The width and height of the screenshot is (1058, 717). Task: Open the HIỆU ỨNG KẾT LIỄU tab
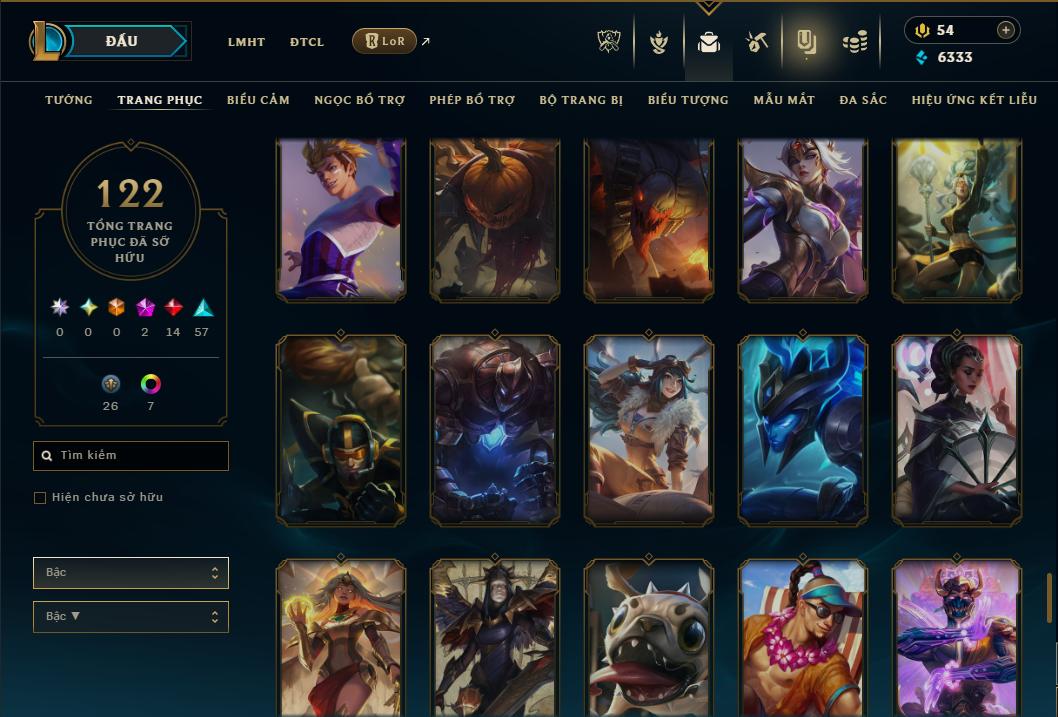(977, 100)
